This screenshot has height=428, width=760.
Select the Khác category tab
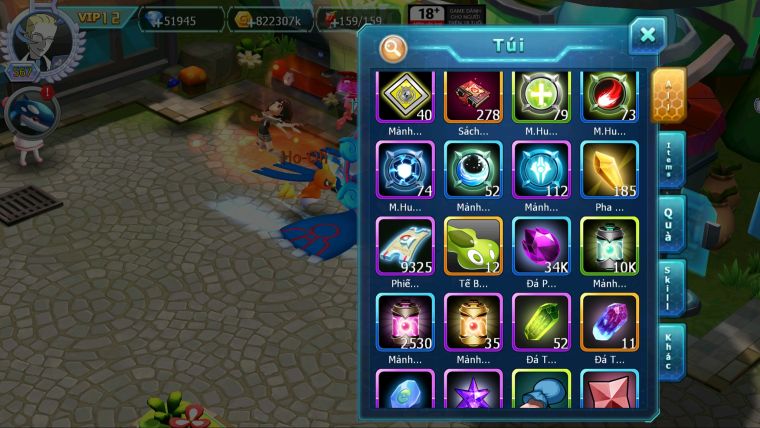pyautogui.click(x=669, y=351)
